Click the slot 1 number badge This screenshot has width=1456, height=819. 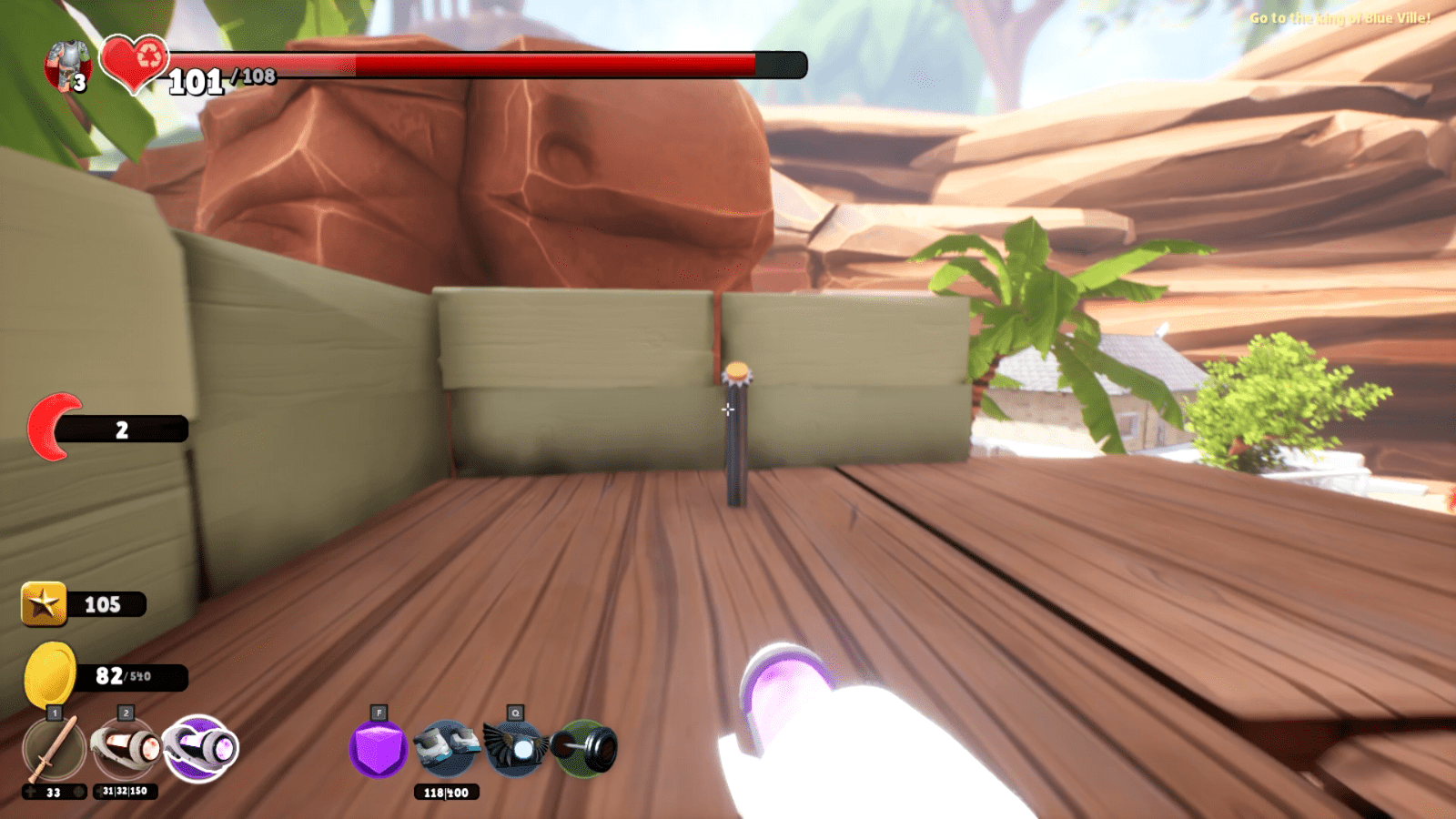(55, 713)
